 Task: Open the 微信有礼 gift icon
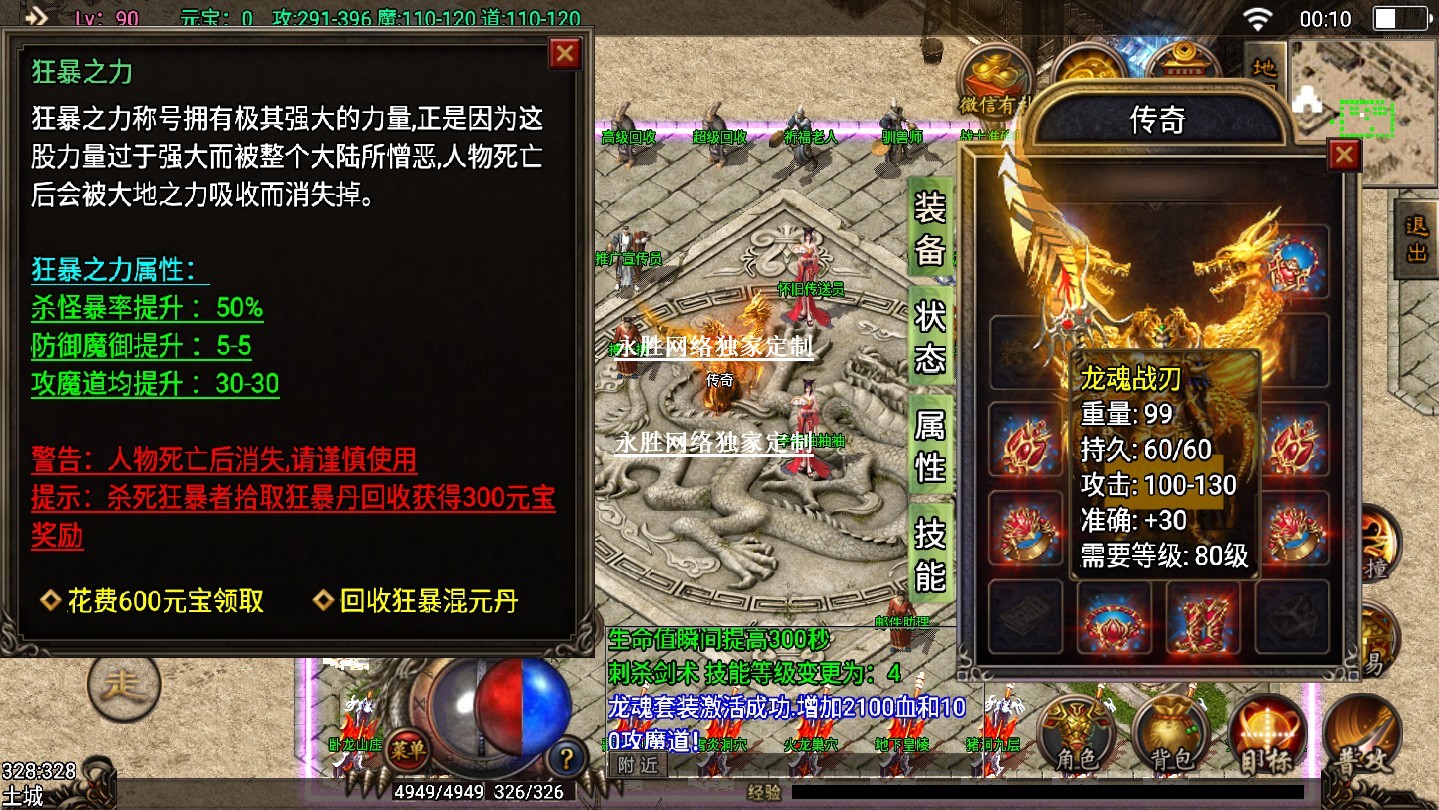994,80
